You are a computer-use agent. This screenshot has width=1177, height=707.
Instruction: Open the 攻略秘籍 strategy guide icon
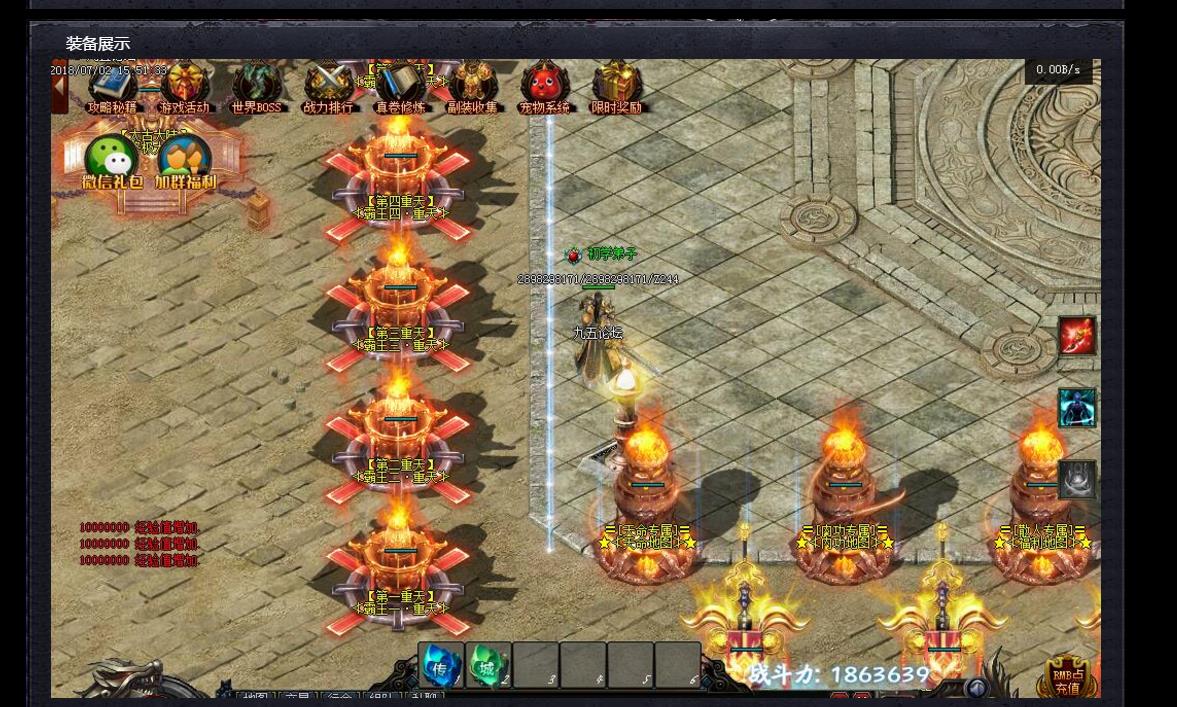click(112, 87)
